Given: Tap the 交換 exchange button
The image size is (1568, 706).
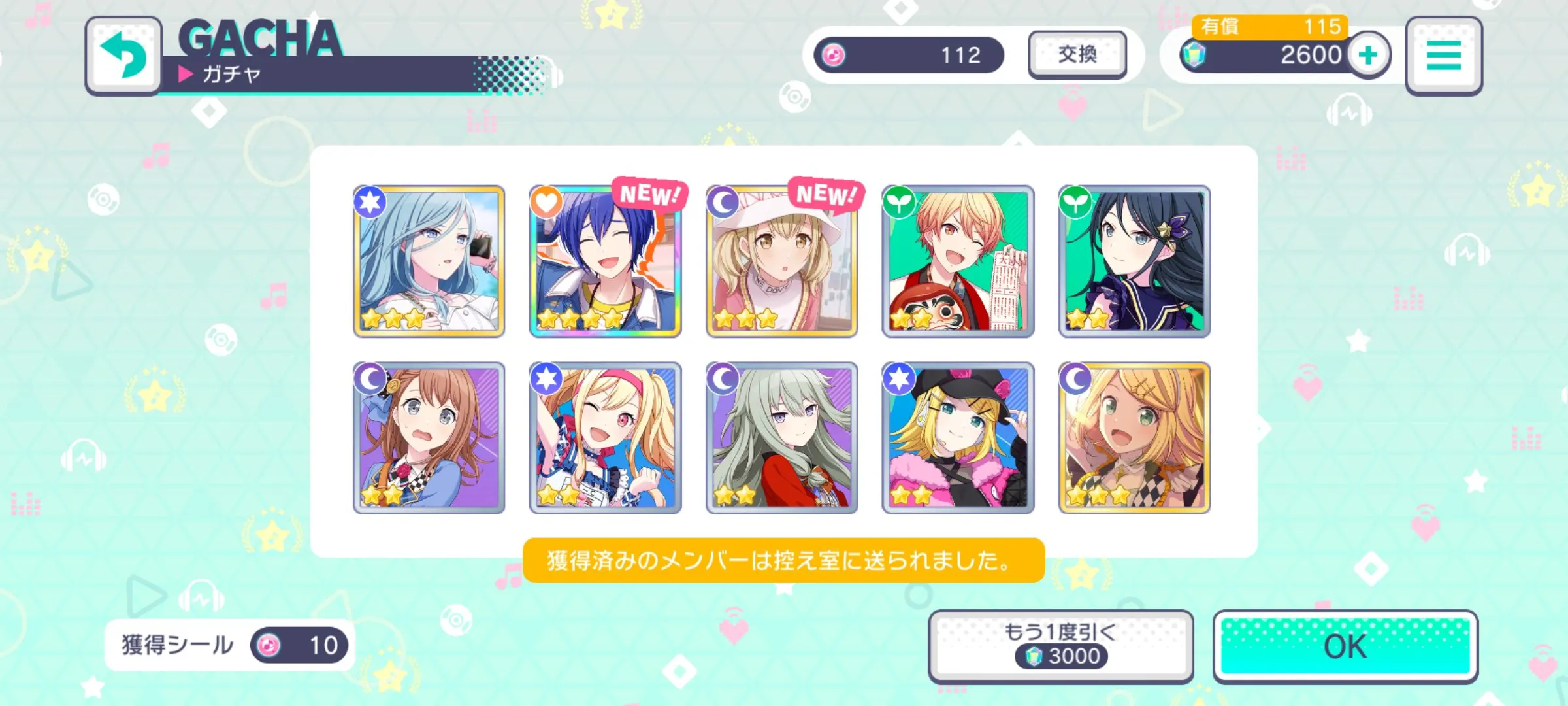Looking at the screenshot, I should click(x=1077, y=54).
